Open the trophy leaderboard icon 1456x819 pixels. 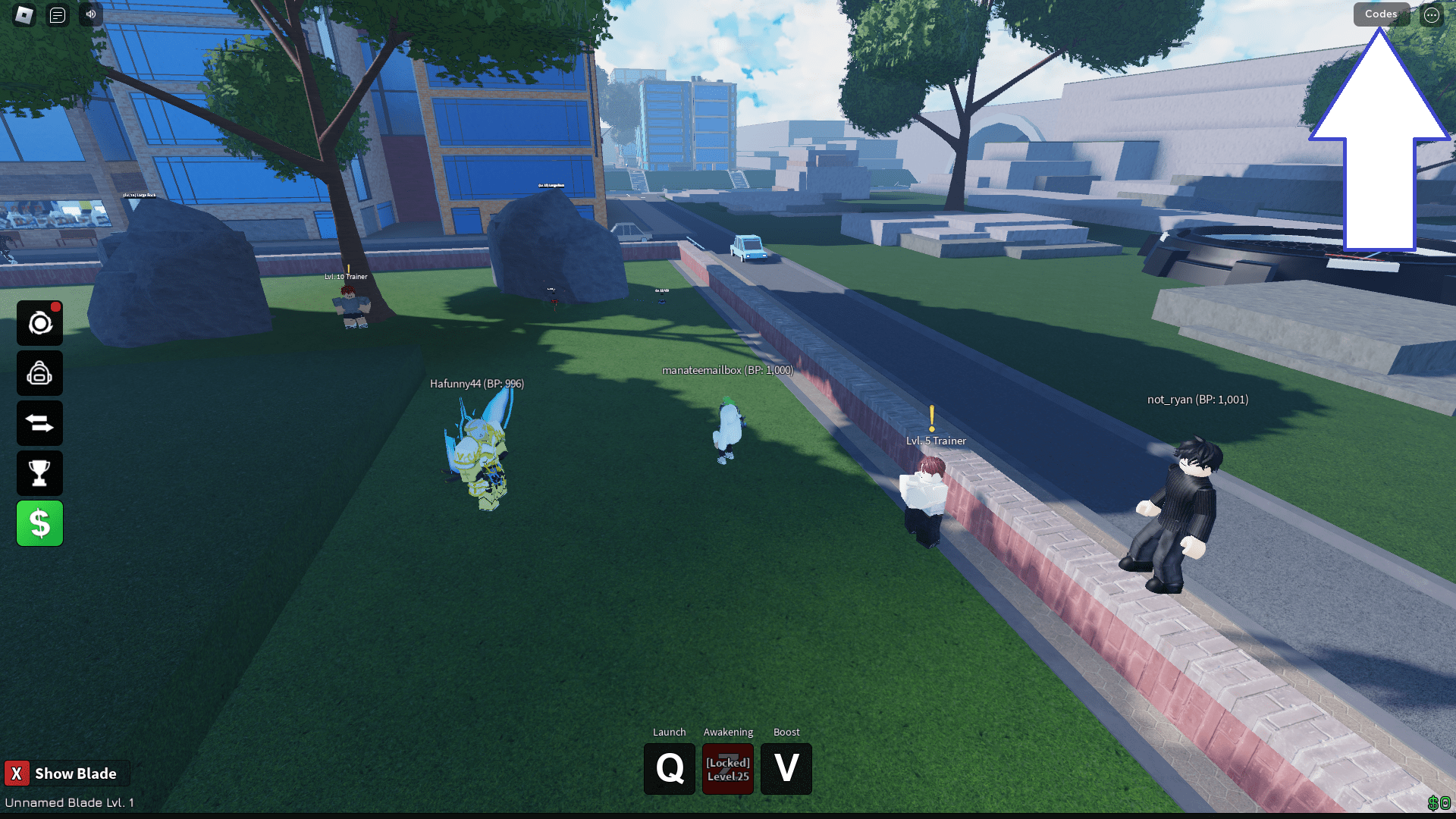tap(39, 472)
